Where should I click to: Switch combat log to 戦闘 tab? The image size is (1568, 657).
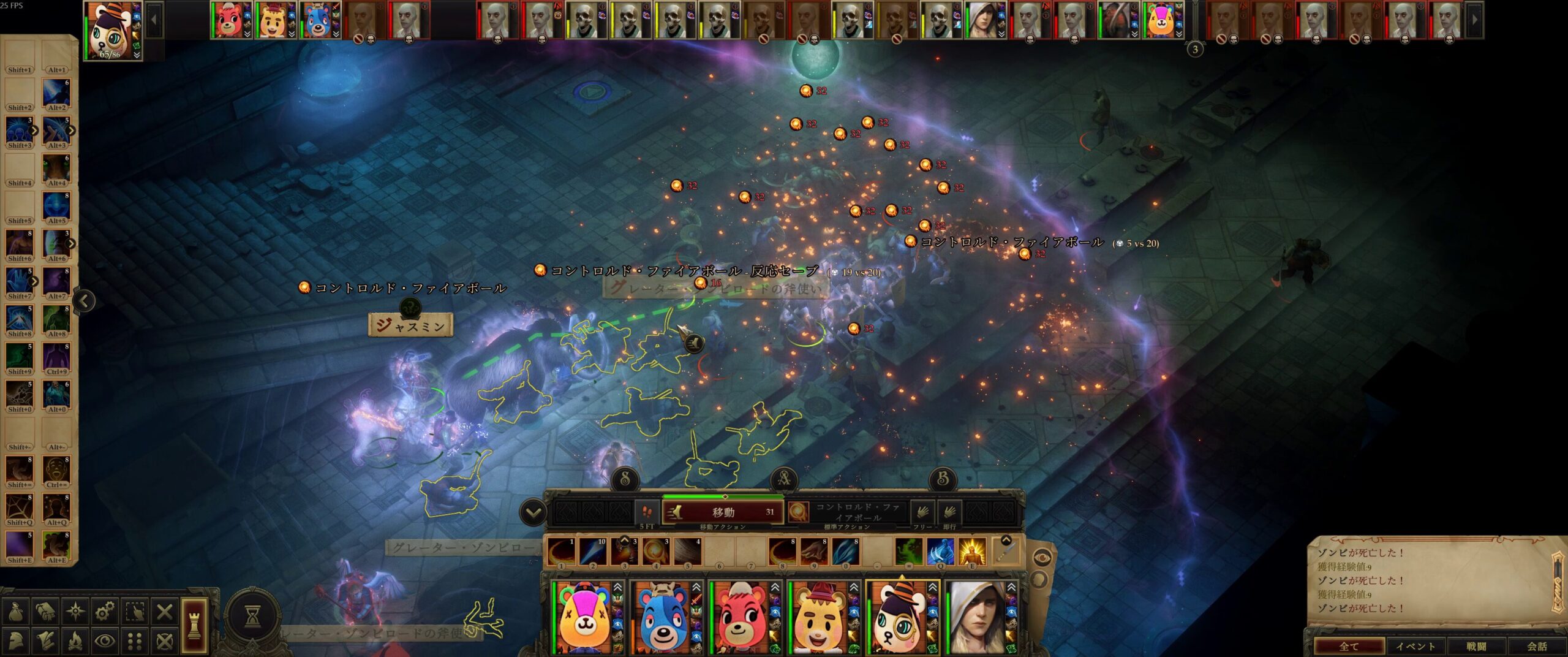(x=1476, y=646)
